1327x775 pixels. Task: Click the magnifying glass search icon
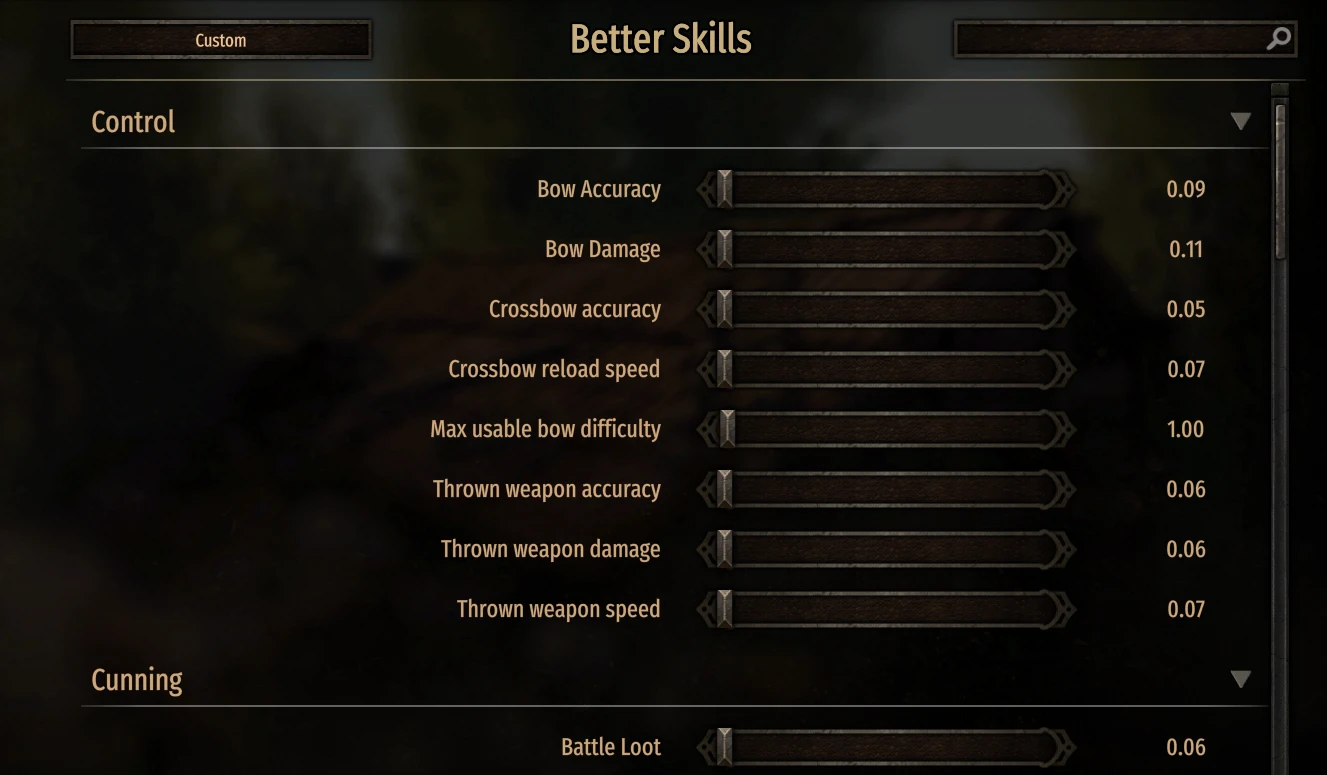pos(1279,39)
